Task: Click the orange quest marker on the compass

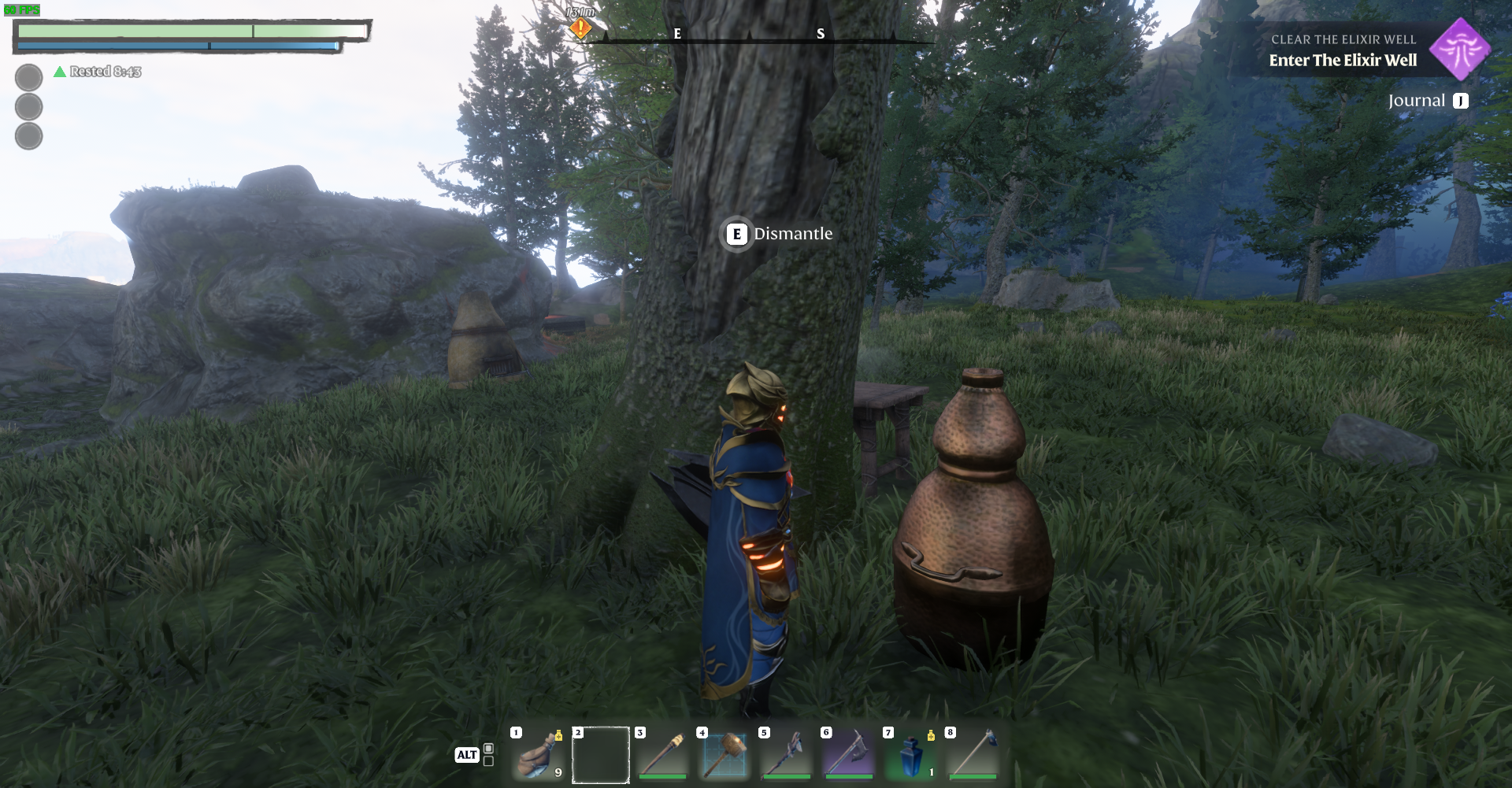Action: 580,28
